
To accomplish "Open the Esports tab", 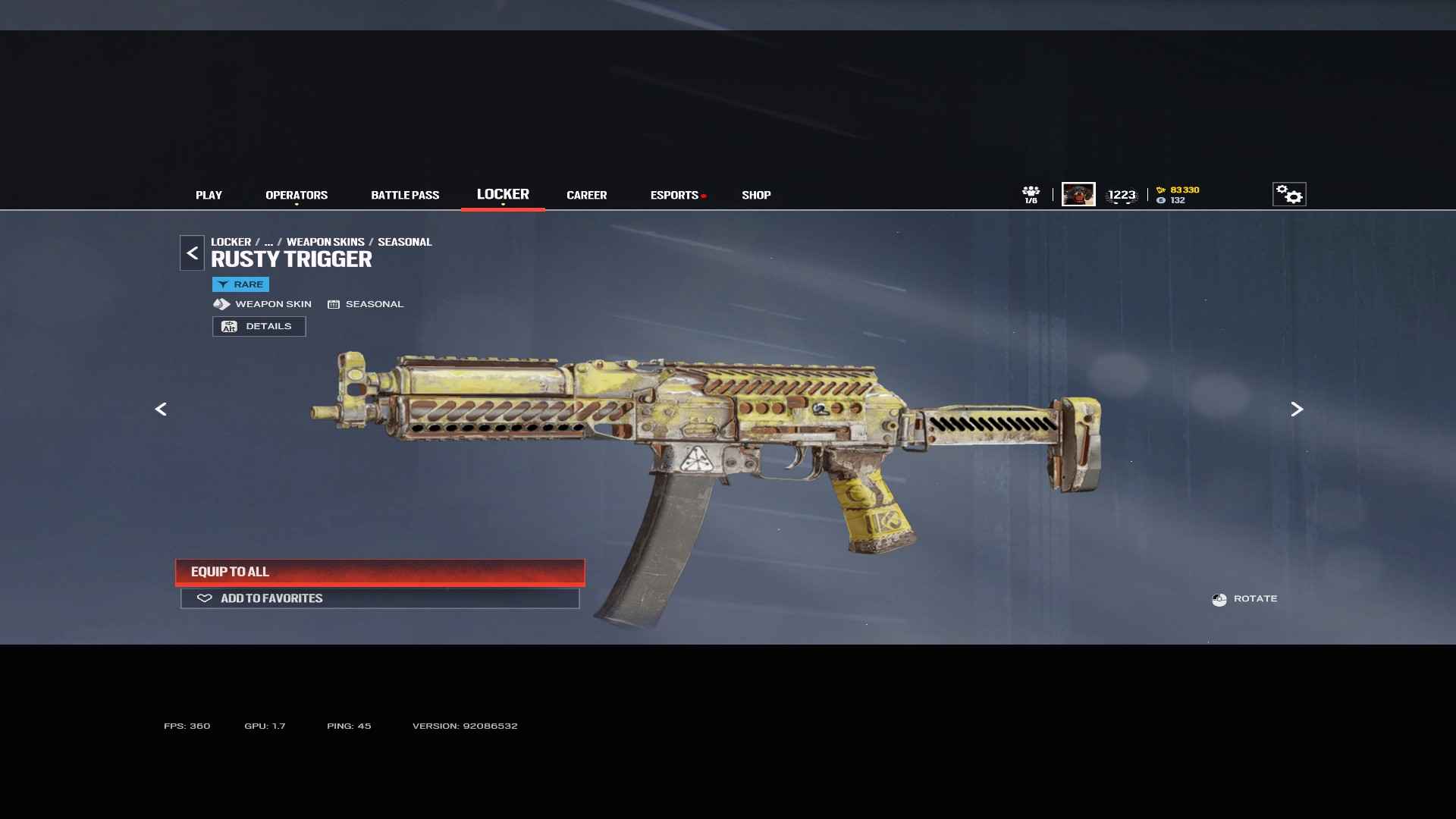I will pos(674,195).
